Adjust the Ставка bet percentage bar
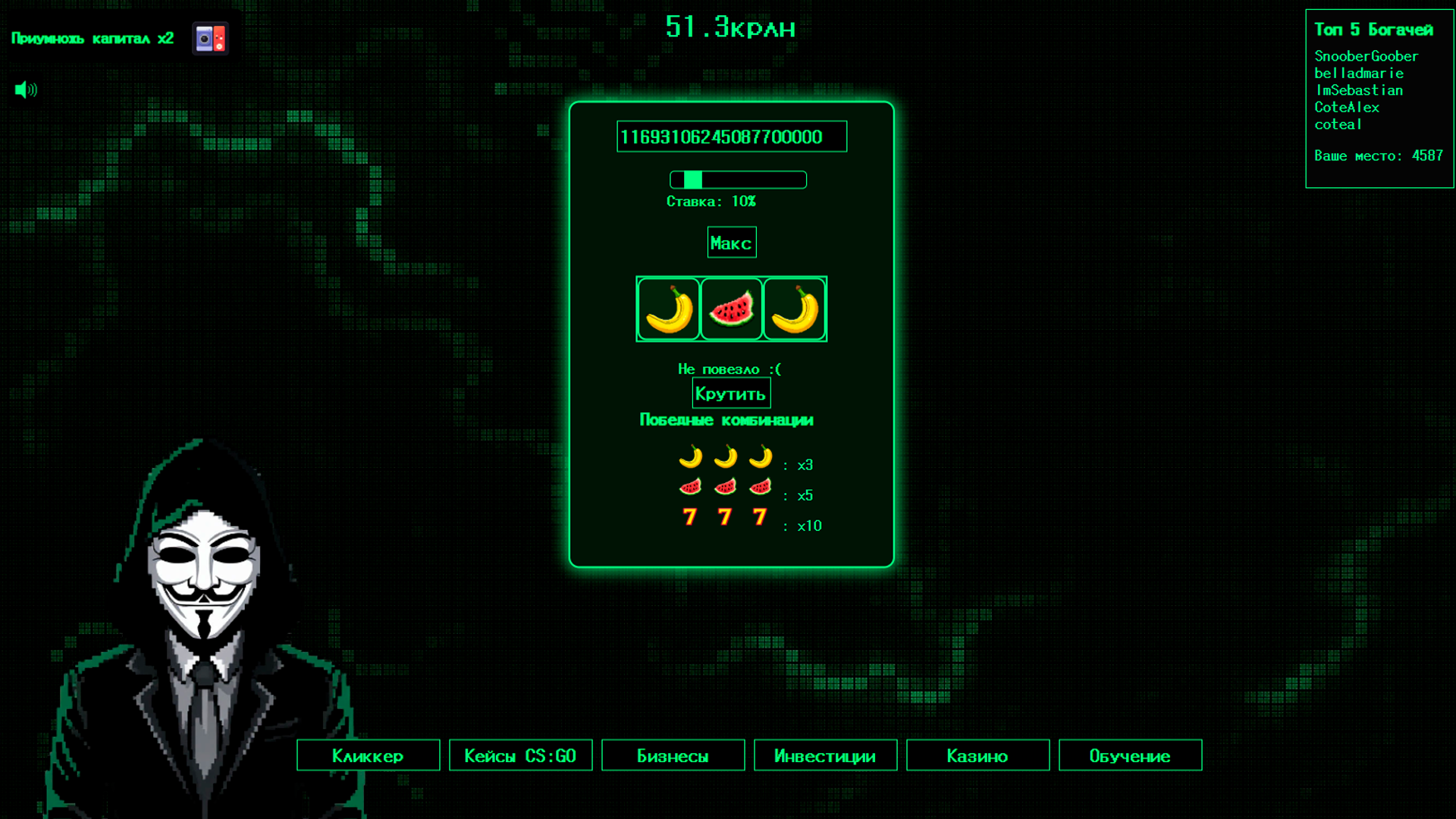The height and width of the screenshot is (819, 1456). pyautogui.click(x=737, y=180)
